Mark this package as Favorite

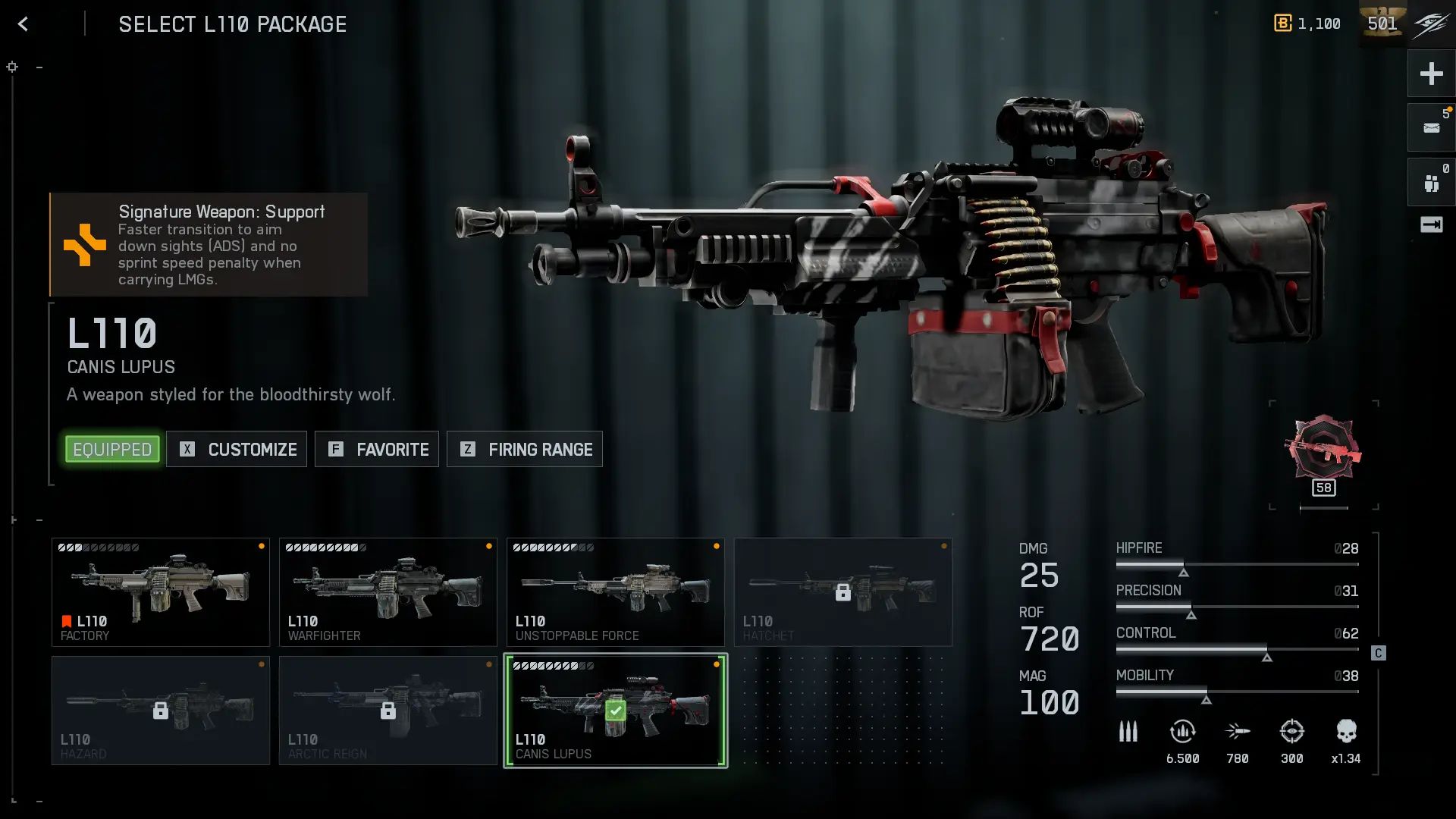click(x=377, y=450)
